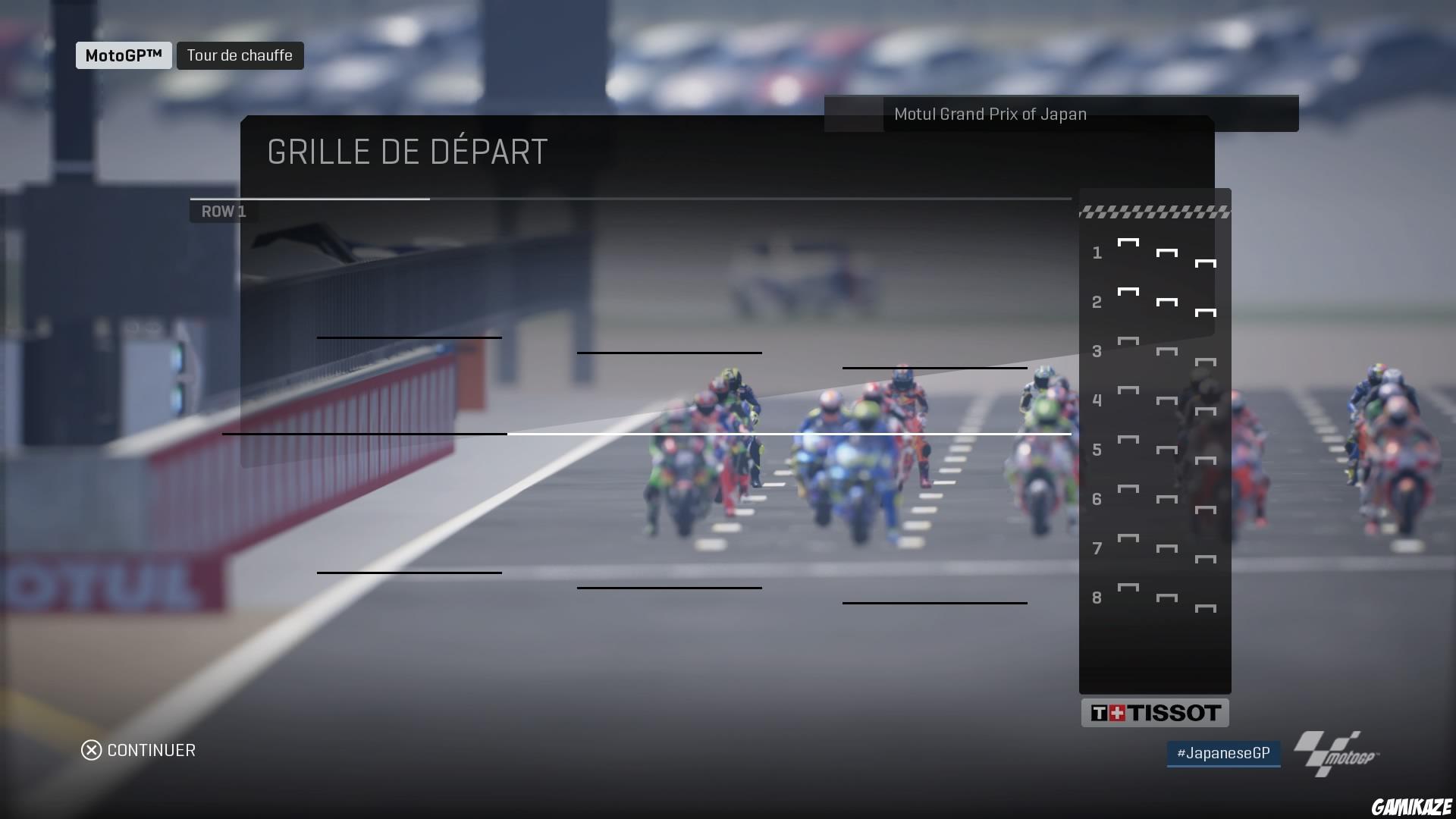This screenshot has height=819, width=1456.
Task: Select the leftmost grid marker on row 3
Action: [x=1128, y=341]
